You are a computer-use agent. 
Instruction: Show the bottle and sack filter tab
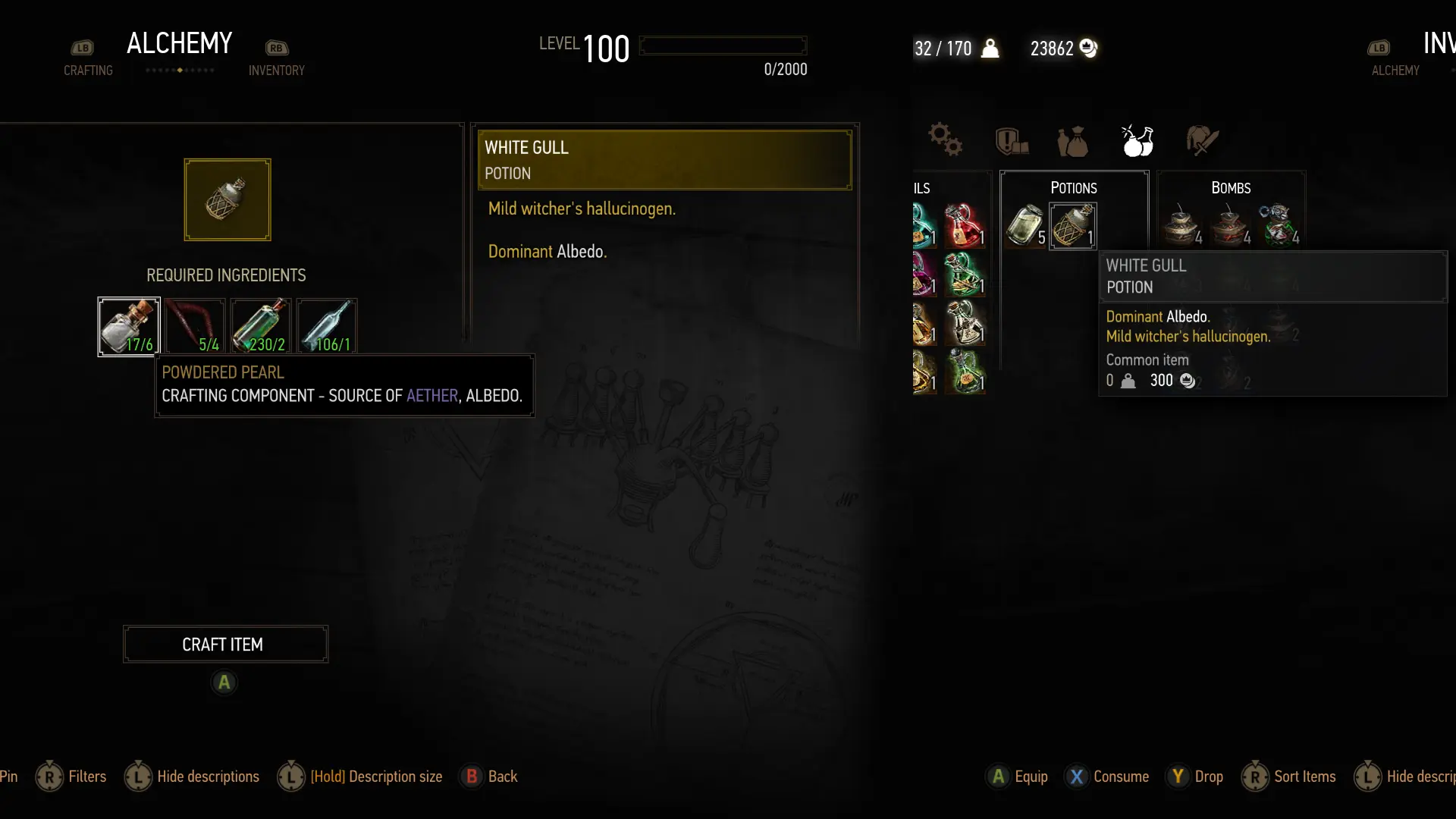pyautogui.click(x=1073, y=141)
